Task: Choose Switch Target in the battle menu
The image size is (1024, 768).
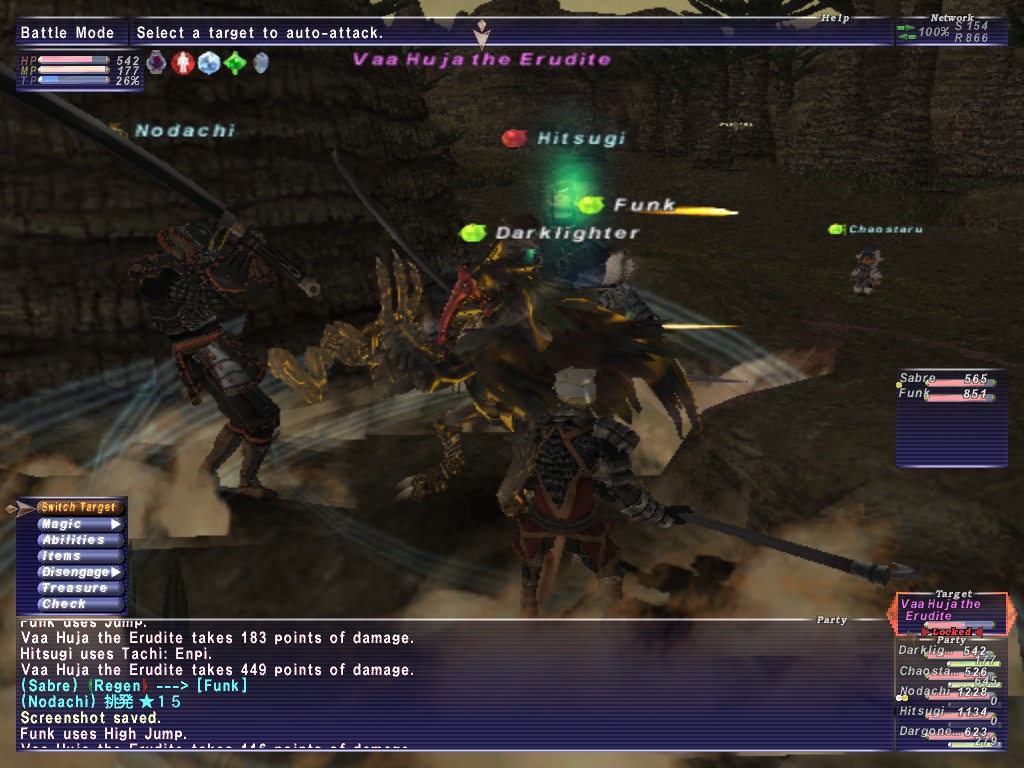Action: 78,508
